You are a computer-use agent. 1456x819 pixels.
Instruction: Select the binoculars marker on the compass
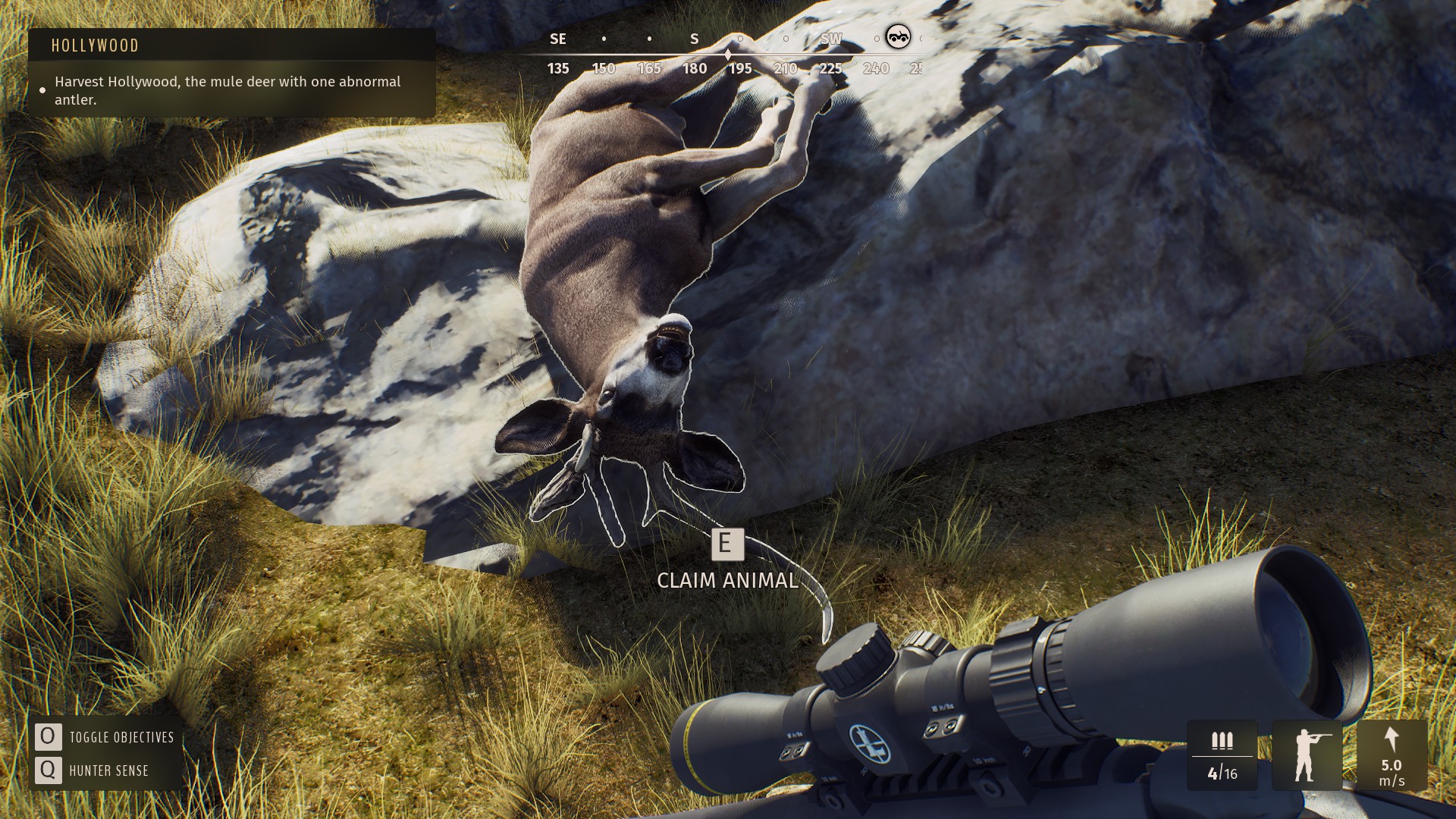coord(898,36)
